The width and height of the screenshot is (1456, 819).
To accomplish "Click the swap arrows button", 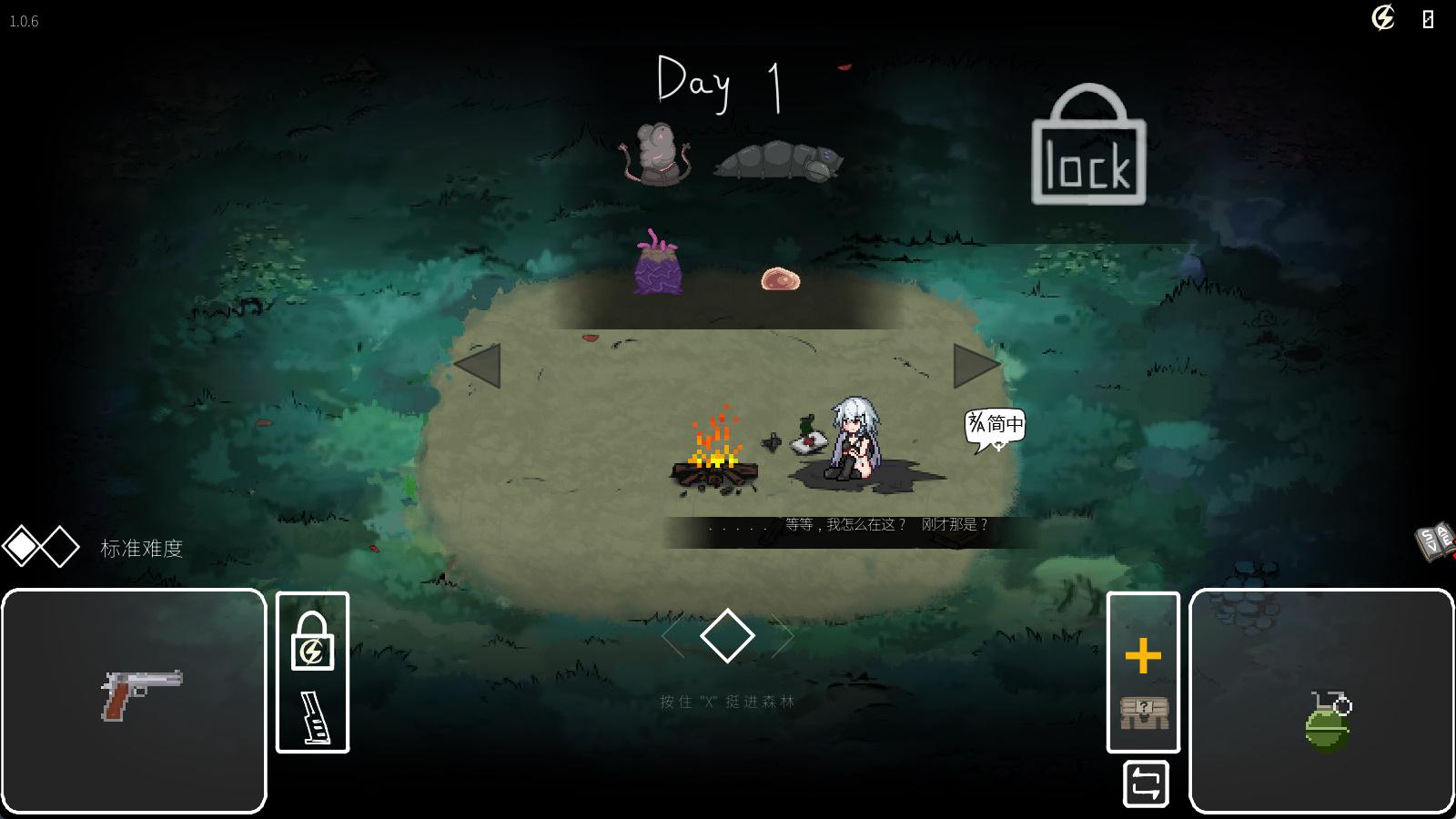I will pos(1146,784).
